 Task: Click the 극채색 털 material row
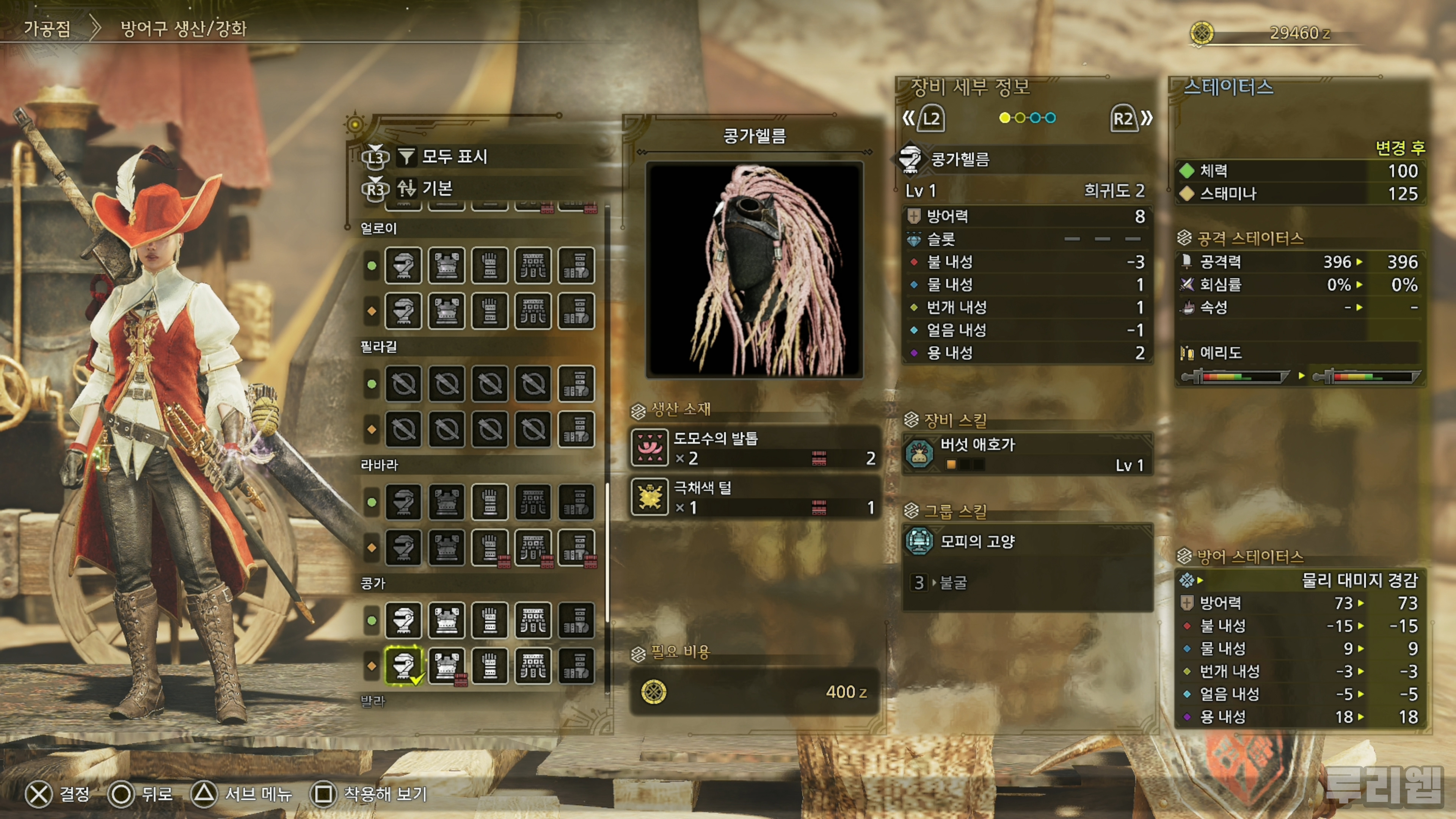(x=755, y=497)
